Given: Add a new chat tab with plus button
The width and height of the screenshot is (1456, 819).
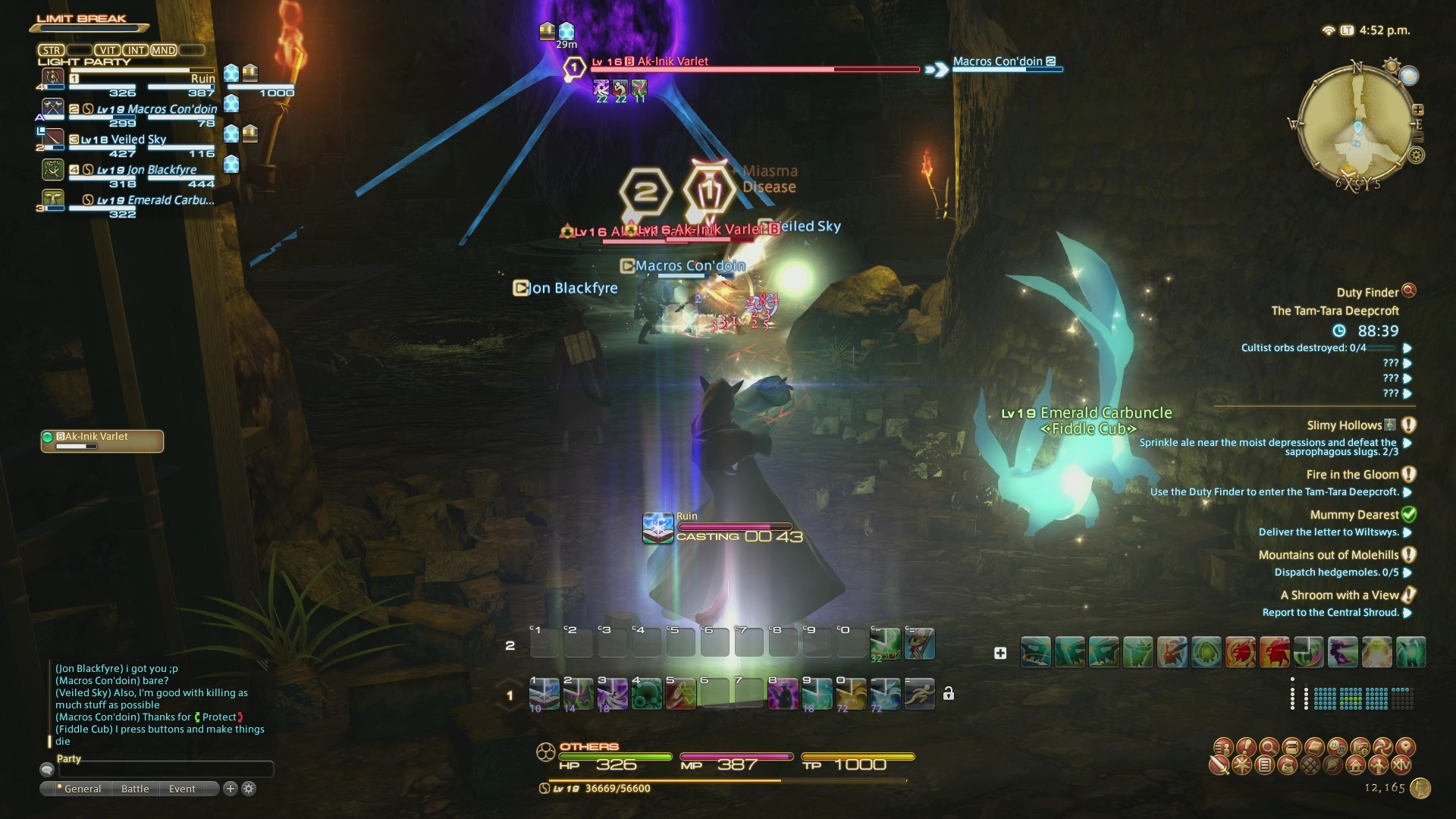Looking at the screenshot, I should 231,789.
